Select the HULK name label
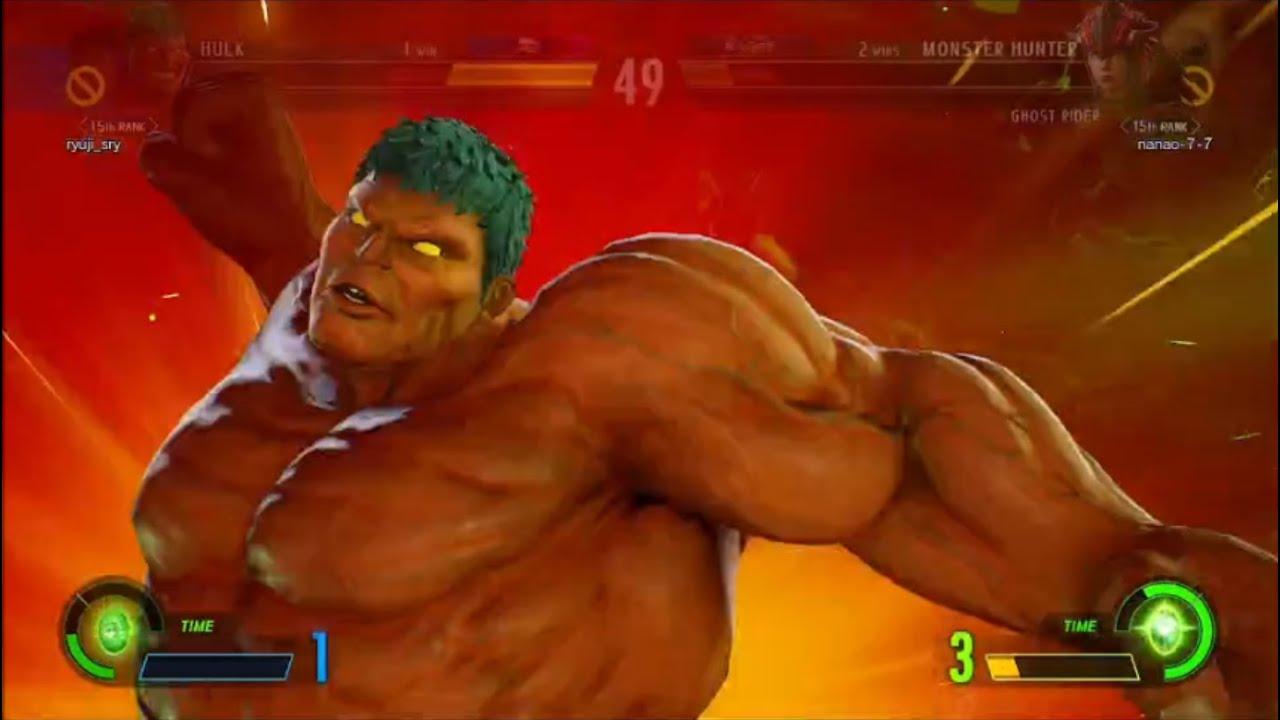1280x720 pixels. click(222, 45)
